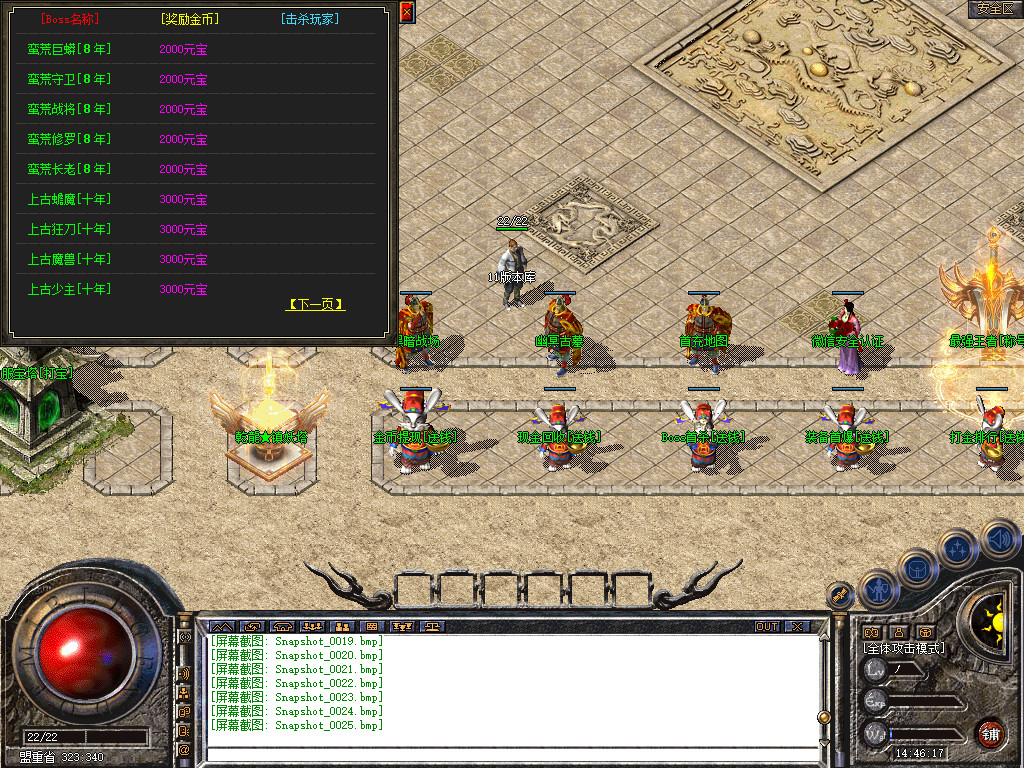1024x768 pixels.
Task: Close the chat window with X button
Action: [x=797, y=627]
